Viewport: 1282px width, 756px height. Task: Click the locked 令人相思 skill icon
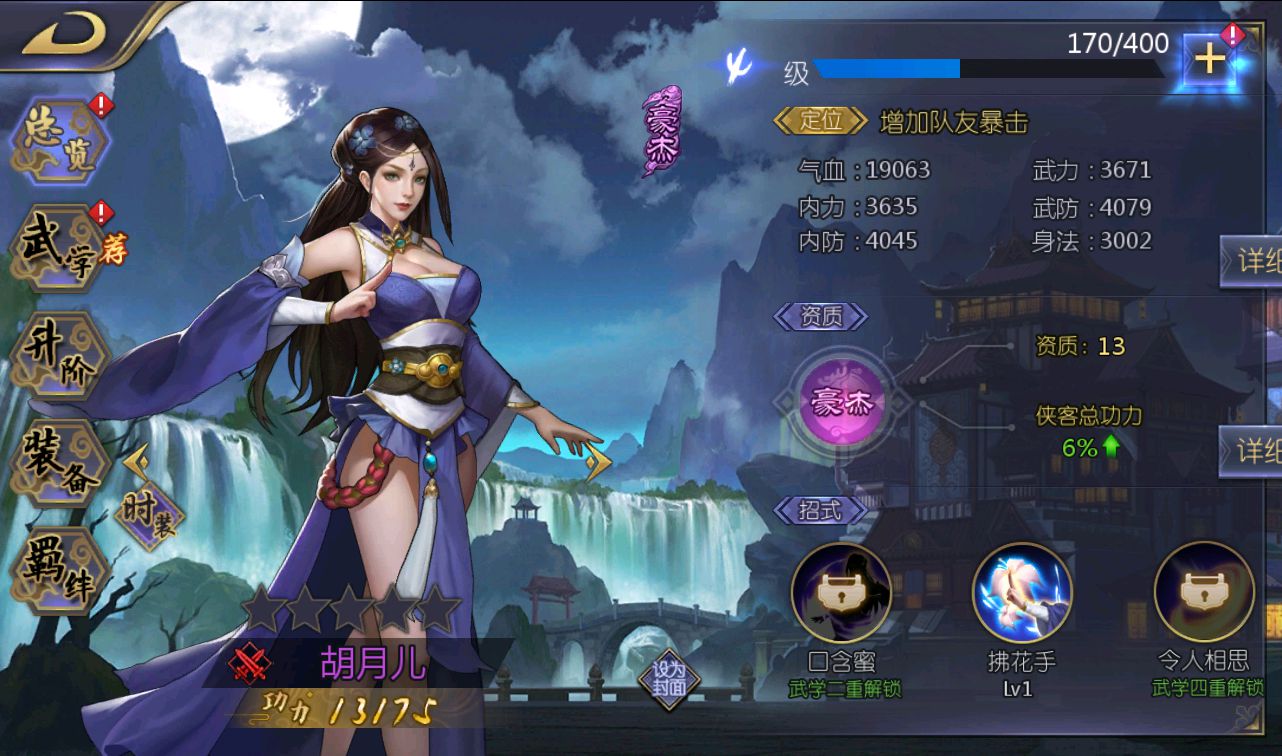coord(1202,590)
